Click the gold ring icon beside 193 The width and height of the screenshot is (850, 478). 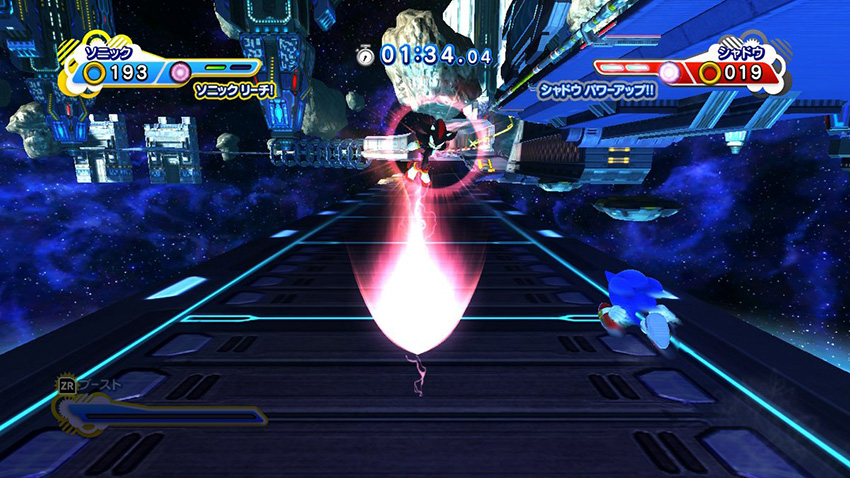95,73
